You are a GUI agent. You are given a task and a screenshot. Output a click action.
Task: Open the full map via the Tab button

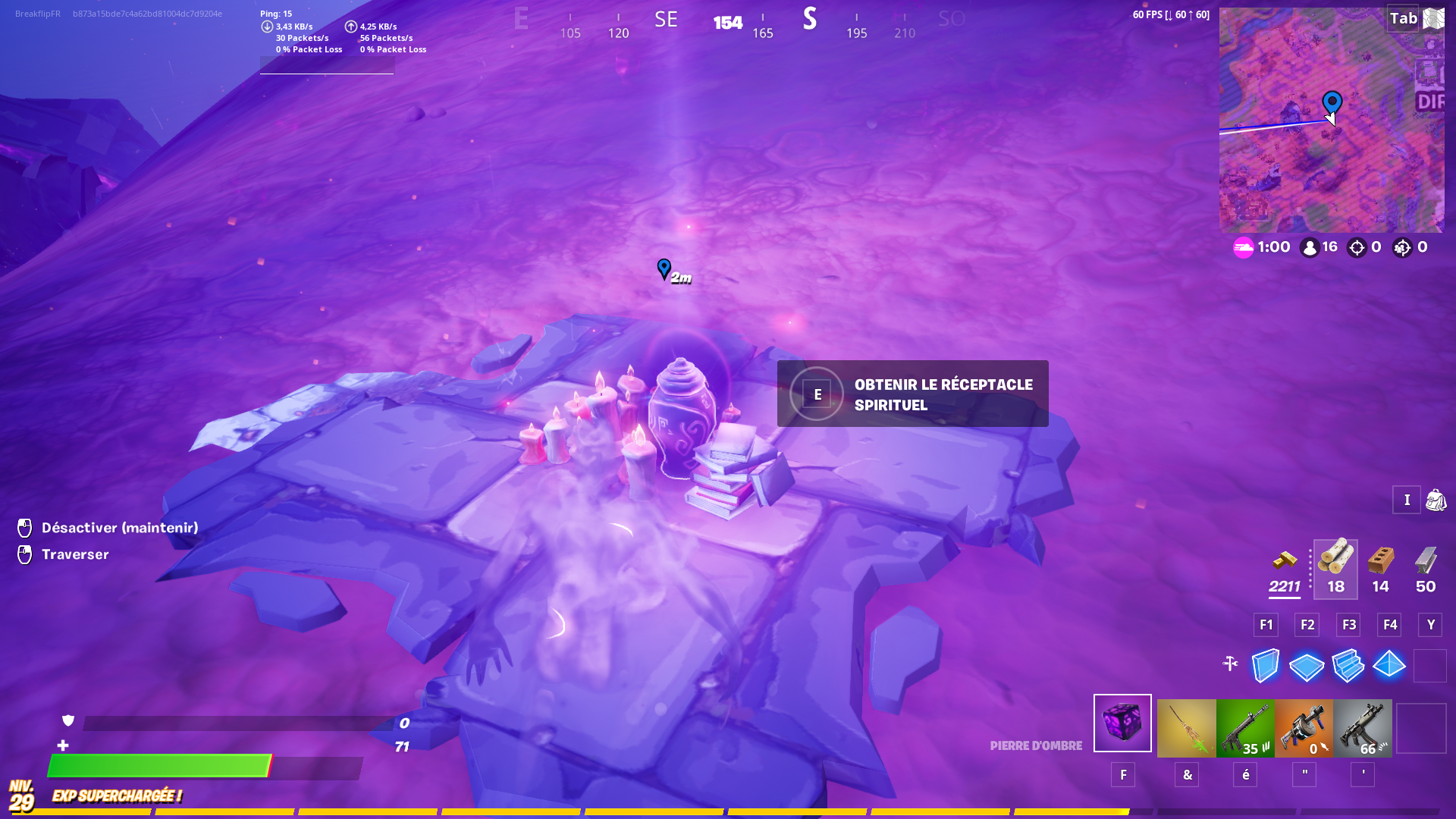coord(1402,18)
